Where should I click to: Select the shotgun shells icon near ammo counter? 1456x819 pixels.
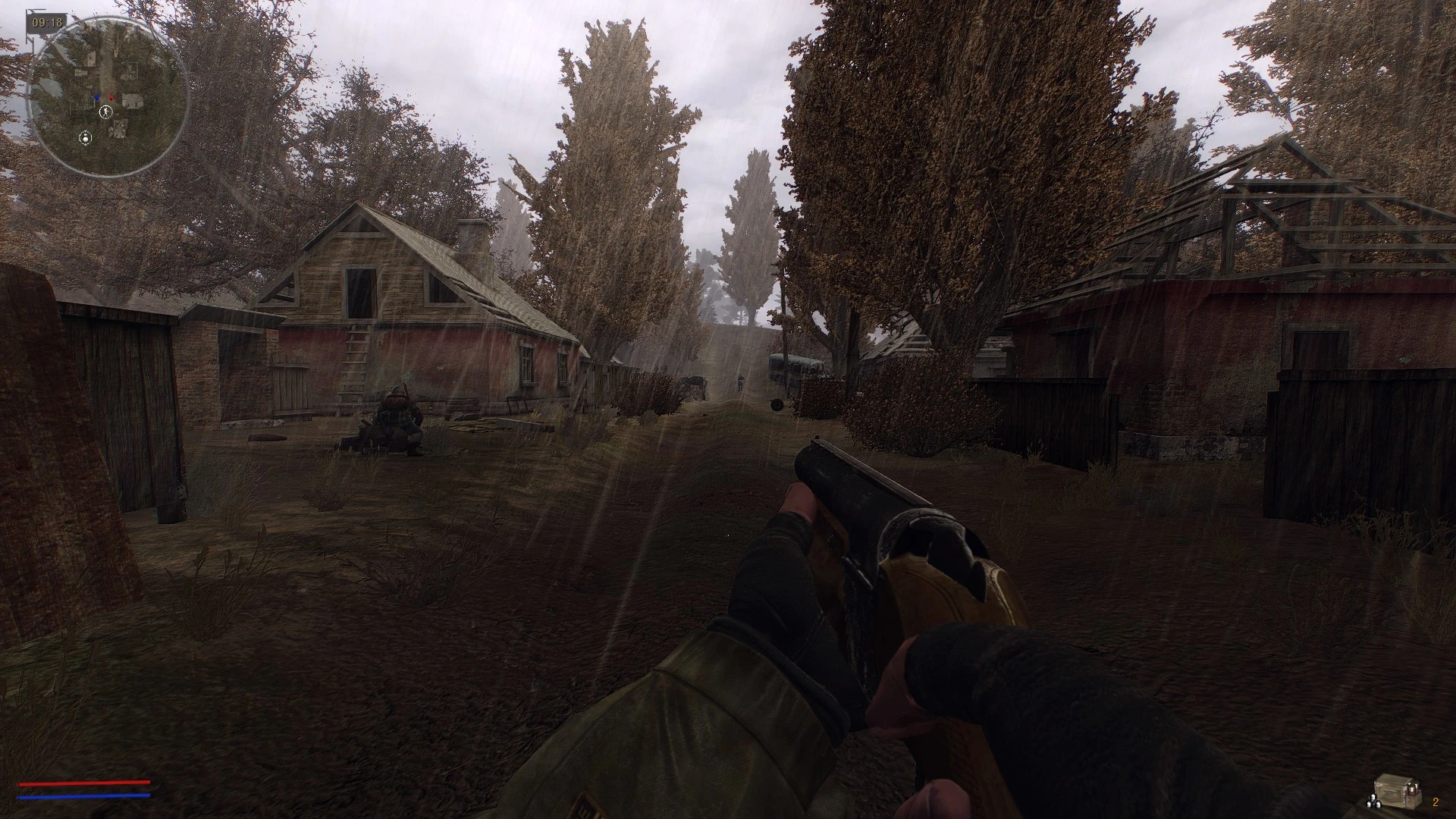coord(1373,802)
